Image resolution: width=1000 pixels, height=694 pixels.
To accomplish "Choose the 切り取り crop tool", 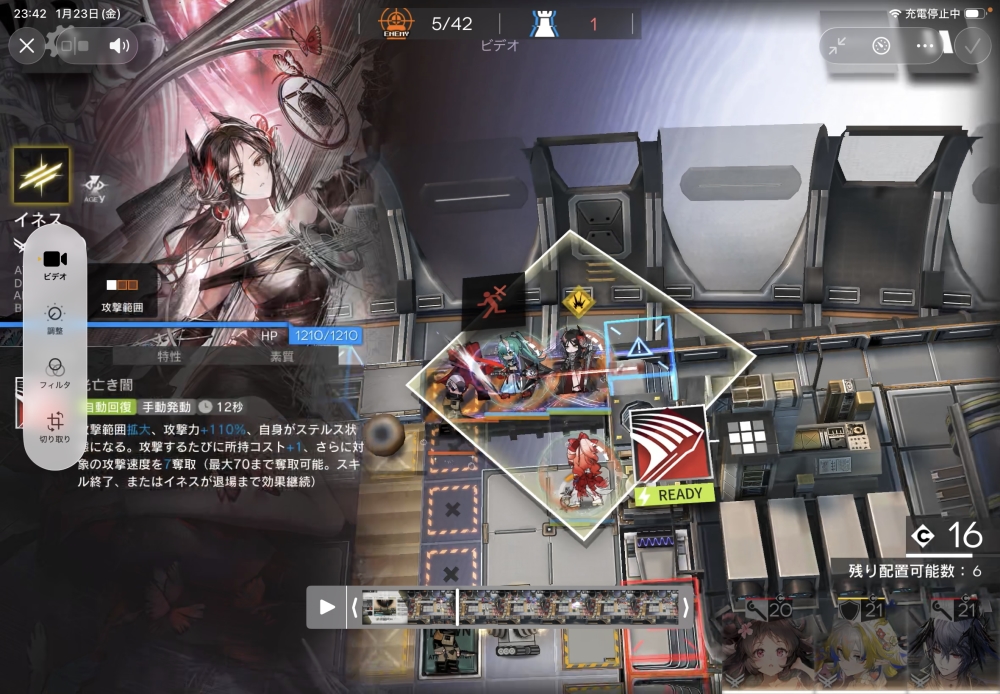I will (54, 427).
